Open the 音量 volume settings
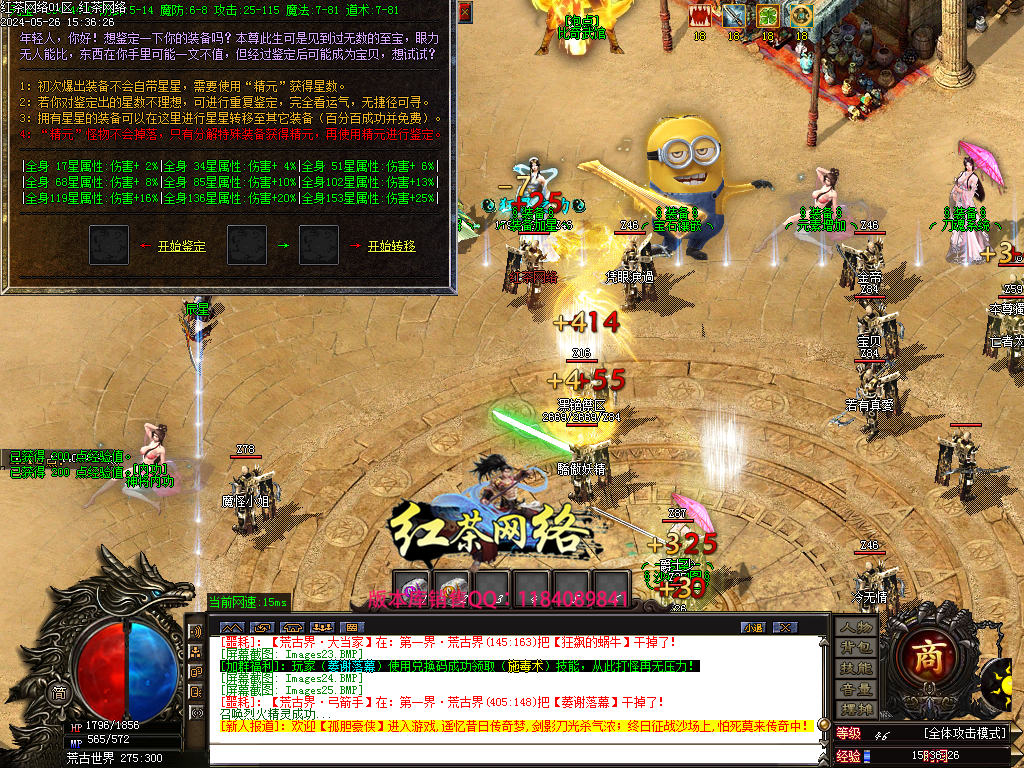 click(856, 689)
